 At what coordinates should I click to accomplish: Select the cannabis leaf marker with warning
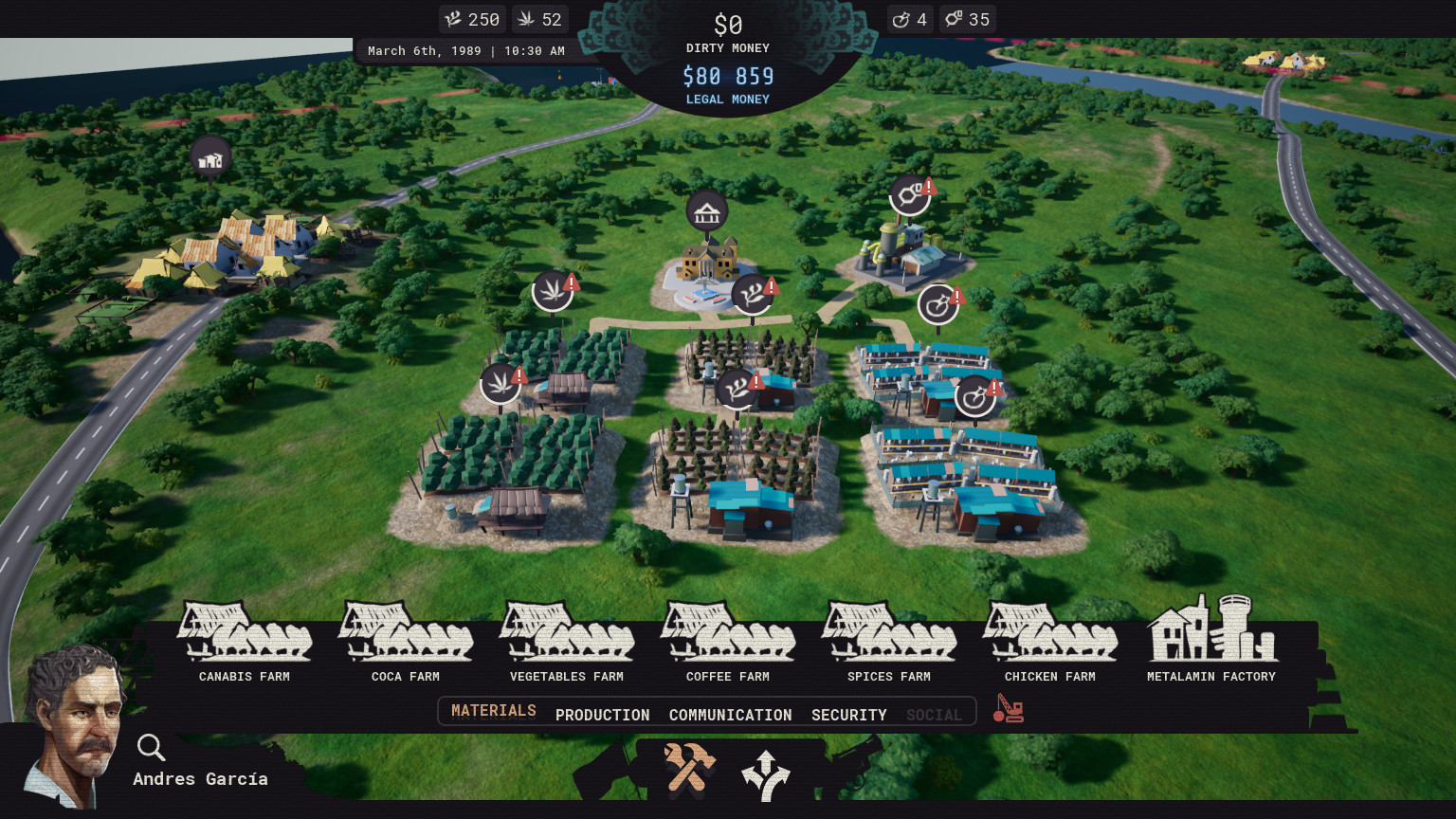(x=553, y=289)
